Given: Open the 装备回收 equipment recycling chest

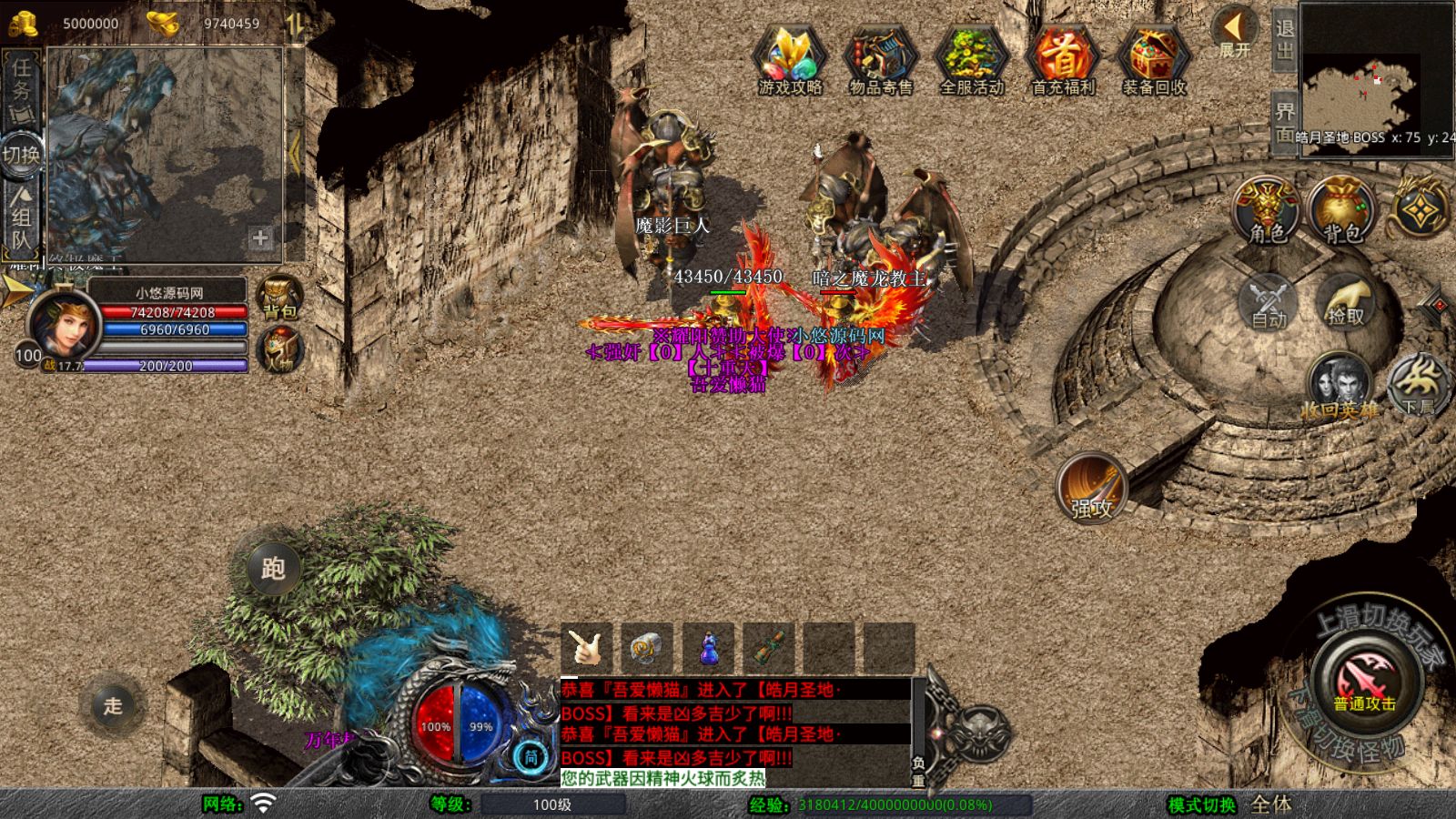Looking at the screenshot, I should 1154,59.
